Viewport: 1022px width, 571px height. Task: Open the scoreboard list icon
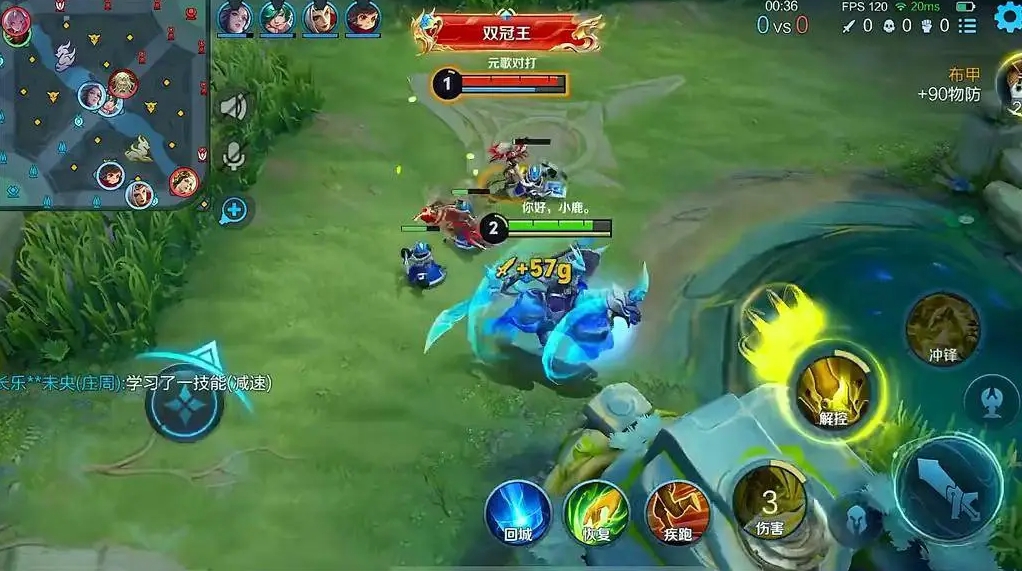pos(966,25)
